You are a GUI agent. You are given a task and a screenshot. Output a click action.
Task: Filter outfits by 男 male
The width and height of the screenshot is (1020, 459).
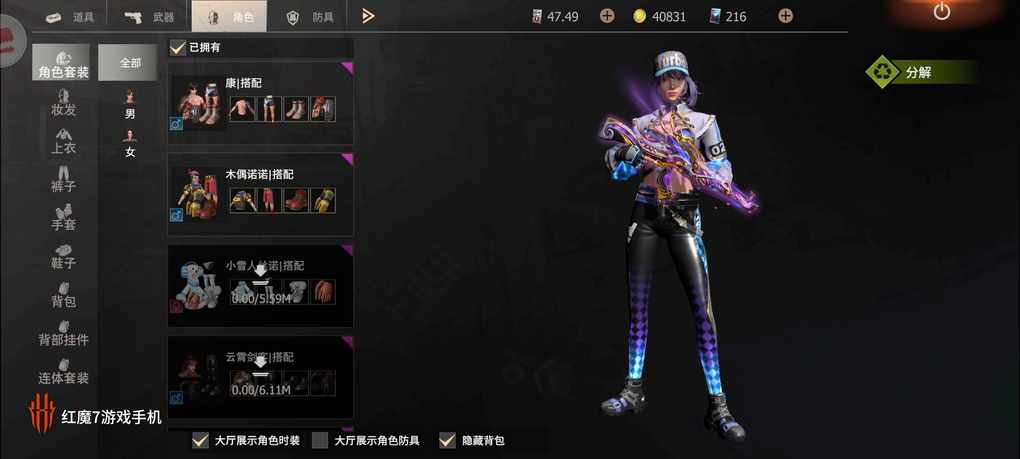[130, 105]
